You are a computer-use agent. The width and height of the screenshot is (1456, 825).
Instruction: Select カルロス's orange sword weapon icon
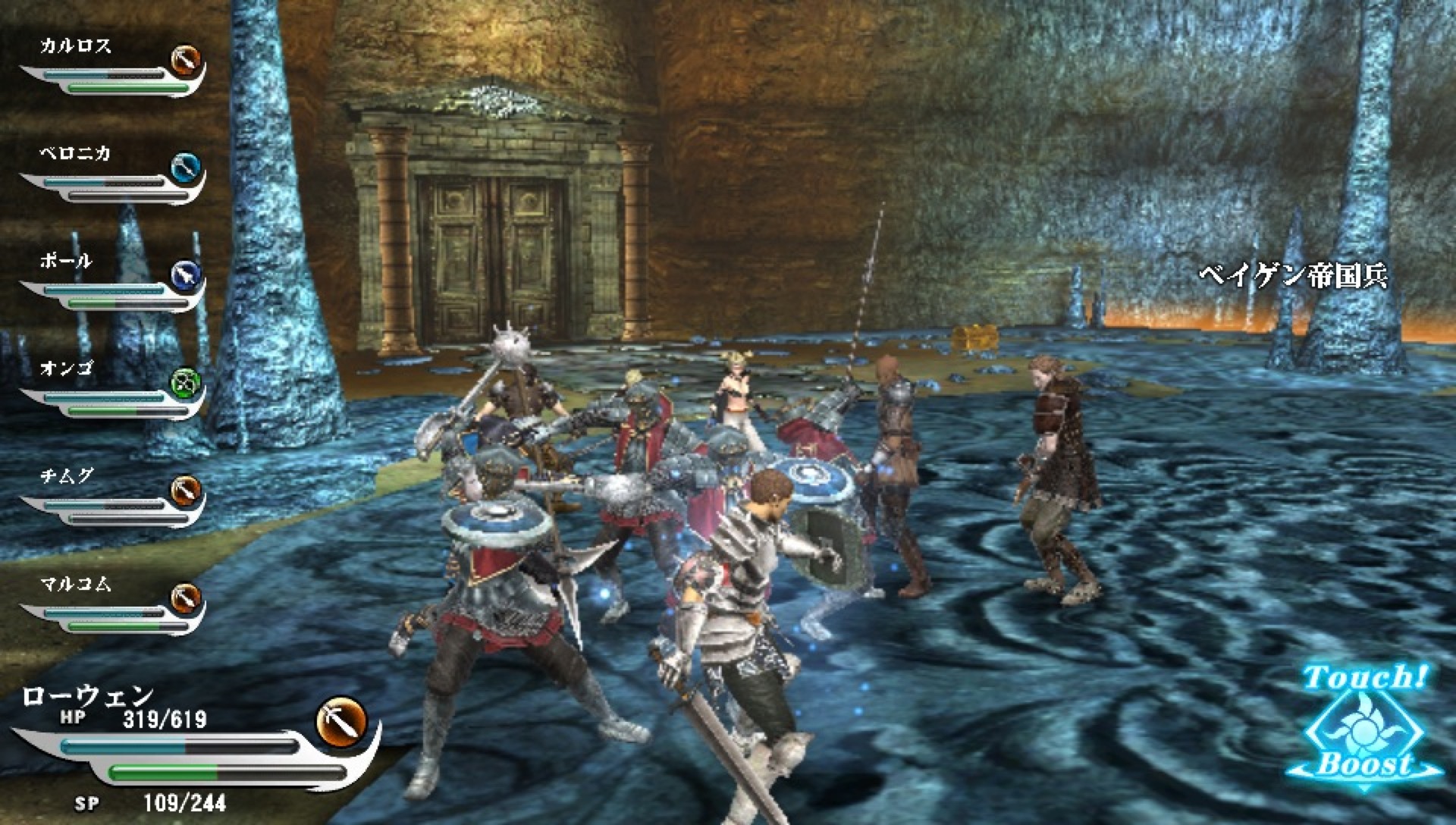click(187, 62)
